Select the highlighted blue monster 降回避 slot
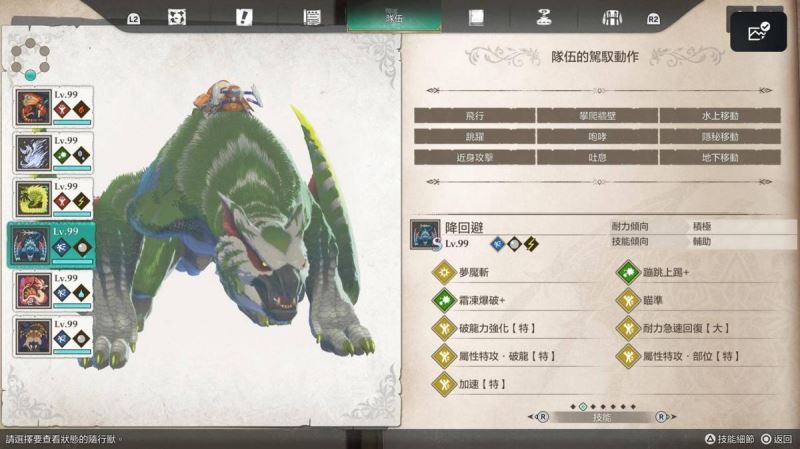The height and width of the screenshot is (449, 800). click(x=53, y=244)
